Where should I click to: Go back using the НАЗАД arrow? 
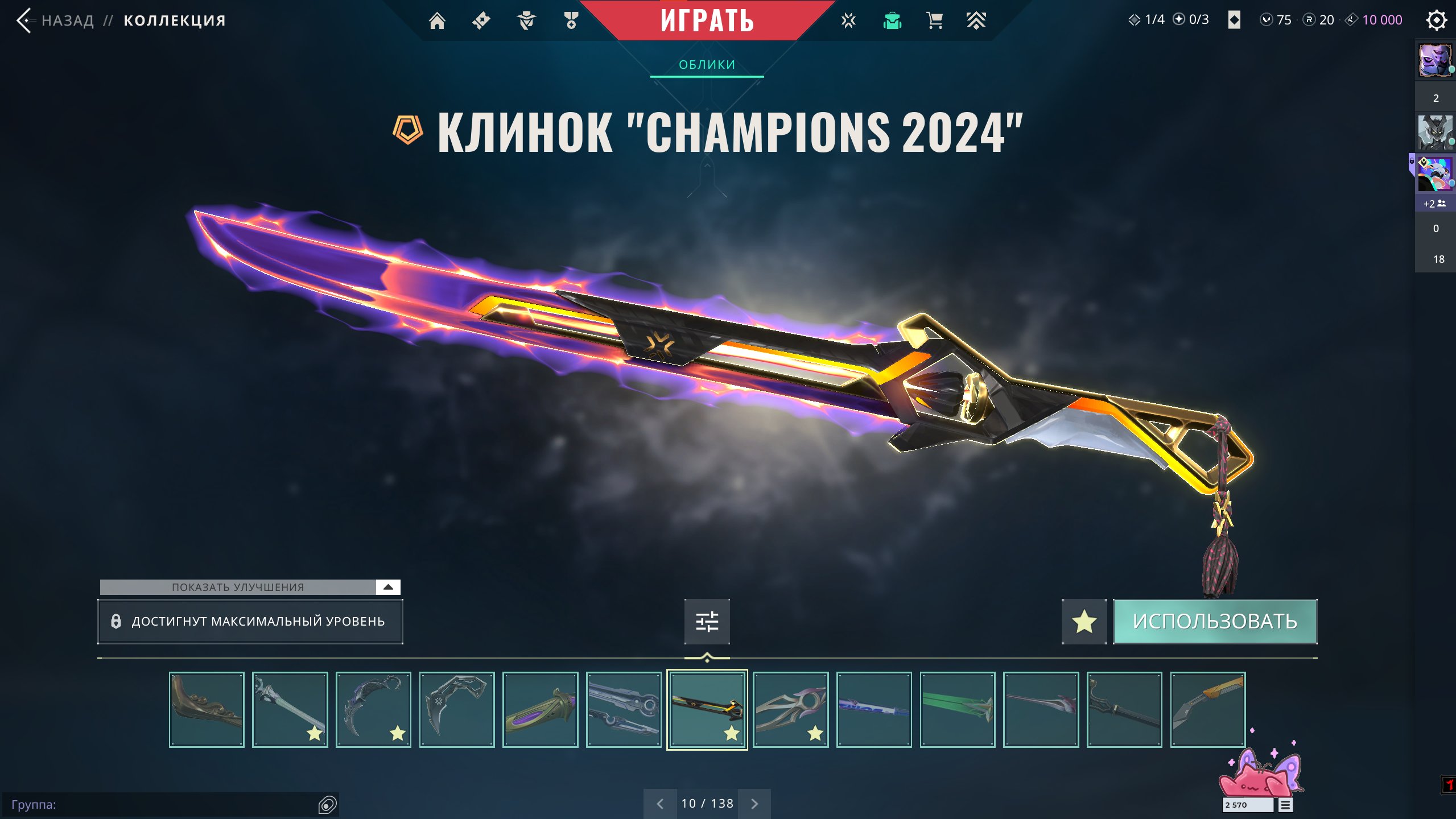click(x=24, y=21)
